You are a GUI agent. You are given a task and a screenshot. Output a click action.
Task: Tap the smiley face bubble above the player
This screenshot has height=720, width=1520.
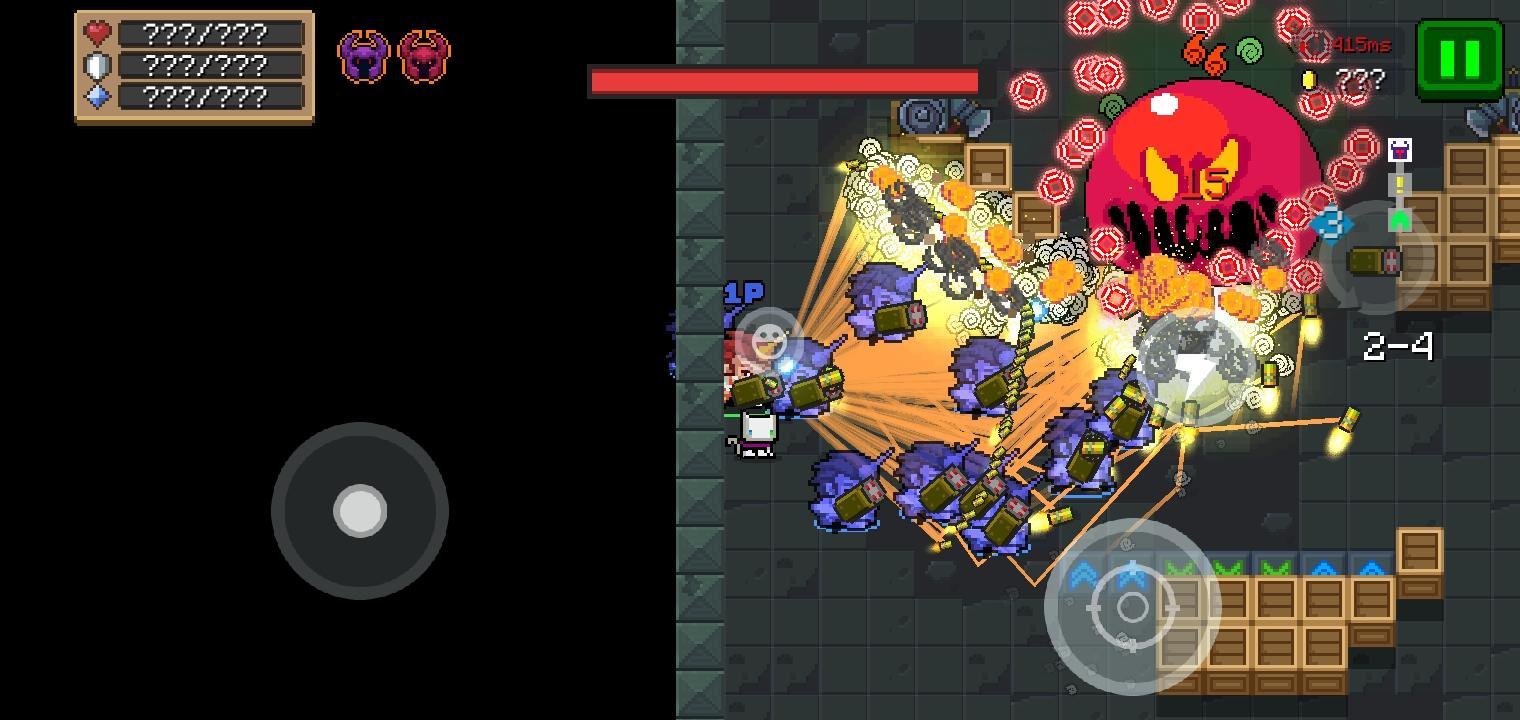pos(770,340)
